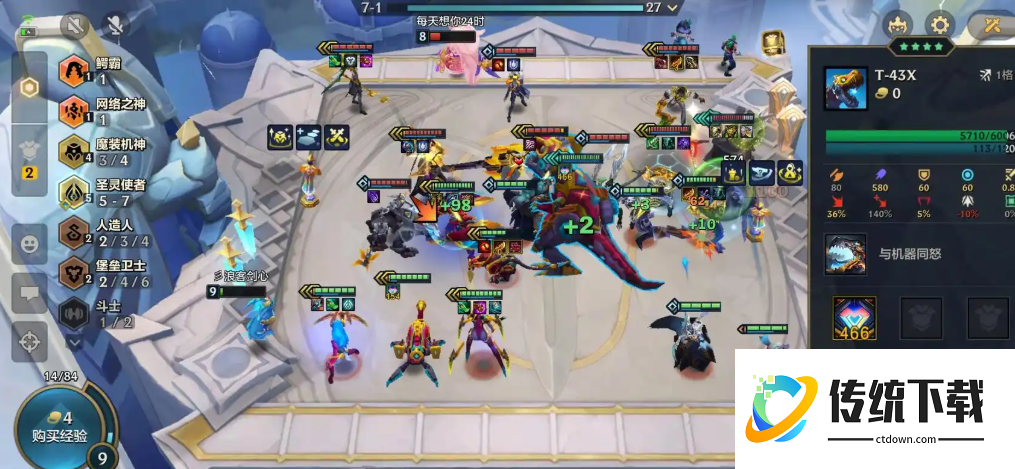
Task: Switch to the hexagon traits tab
Action: [x=30, y=87]
